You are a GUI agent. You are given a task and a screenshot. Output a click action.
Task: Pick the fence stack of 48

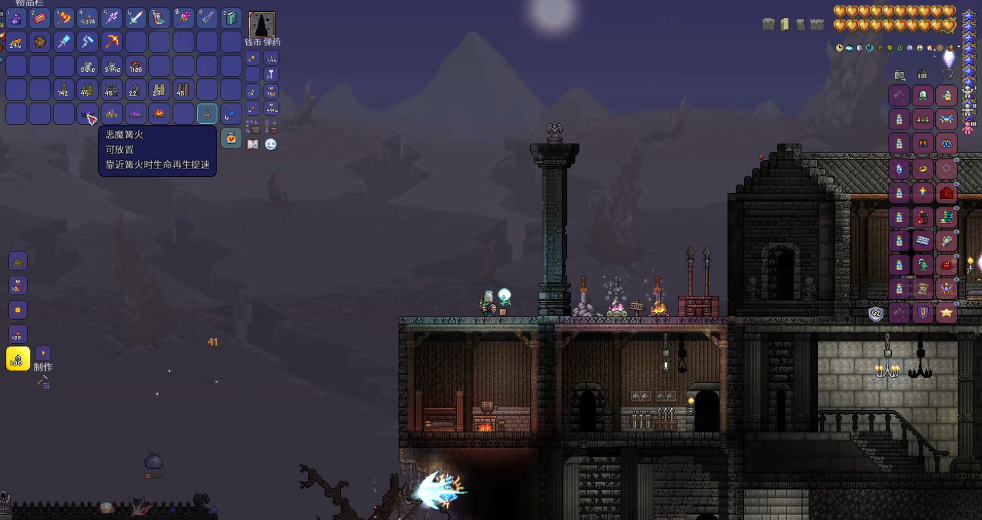pyautogui.click(x=184, y=90)
